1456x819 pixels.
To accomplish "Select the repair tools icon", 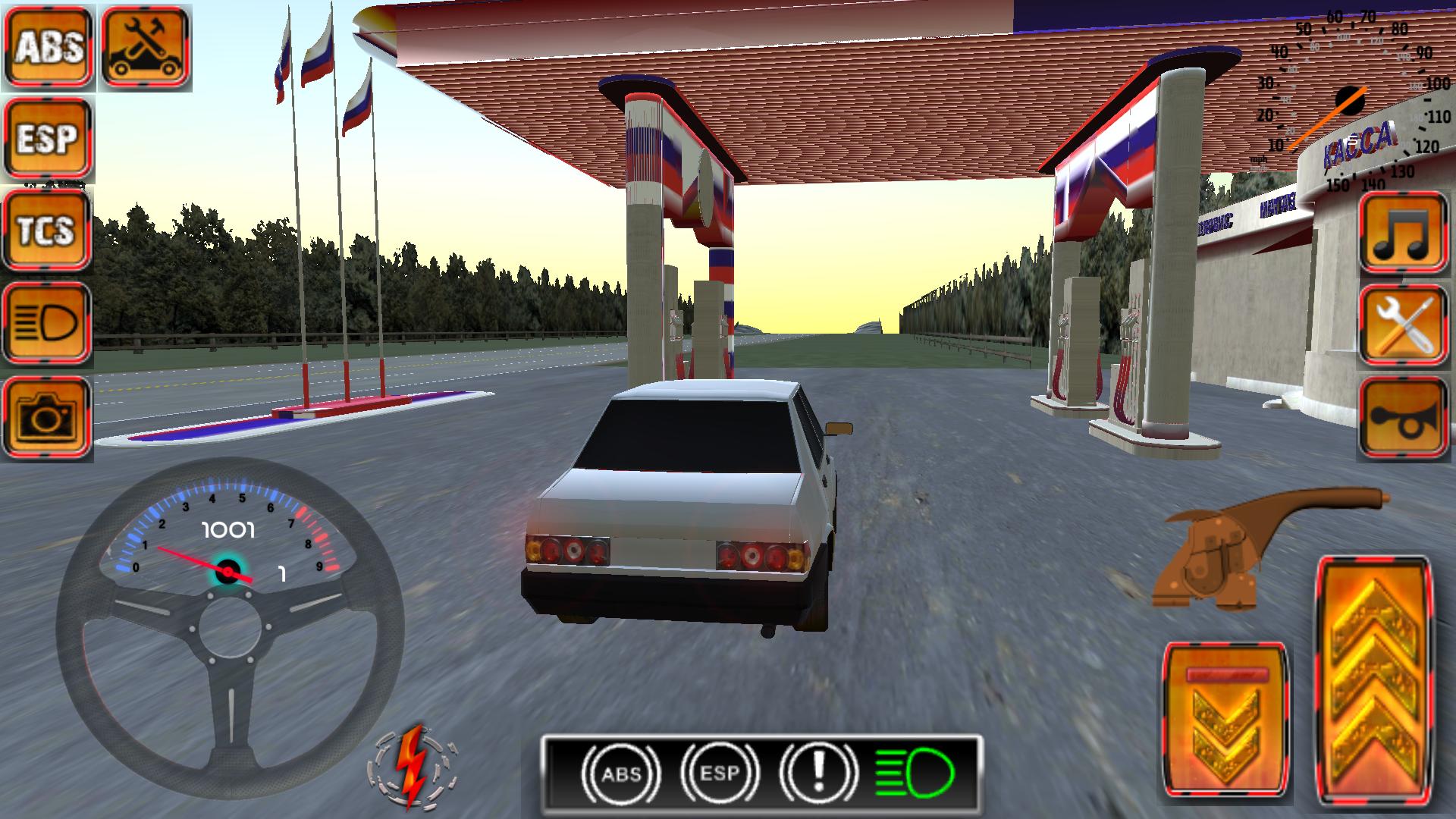I will [x=144, y=44].
